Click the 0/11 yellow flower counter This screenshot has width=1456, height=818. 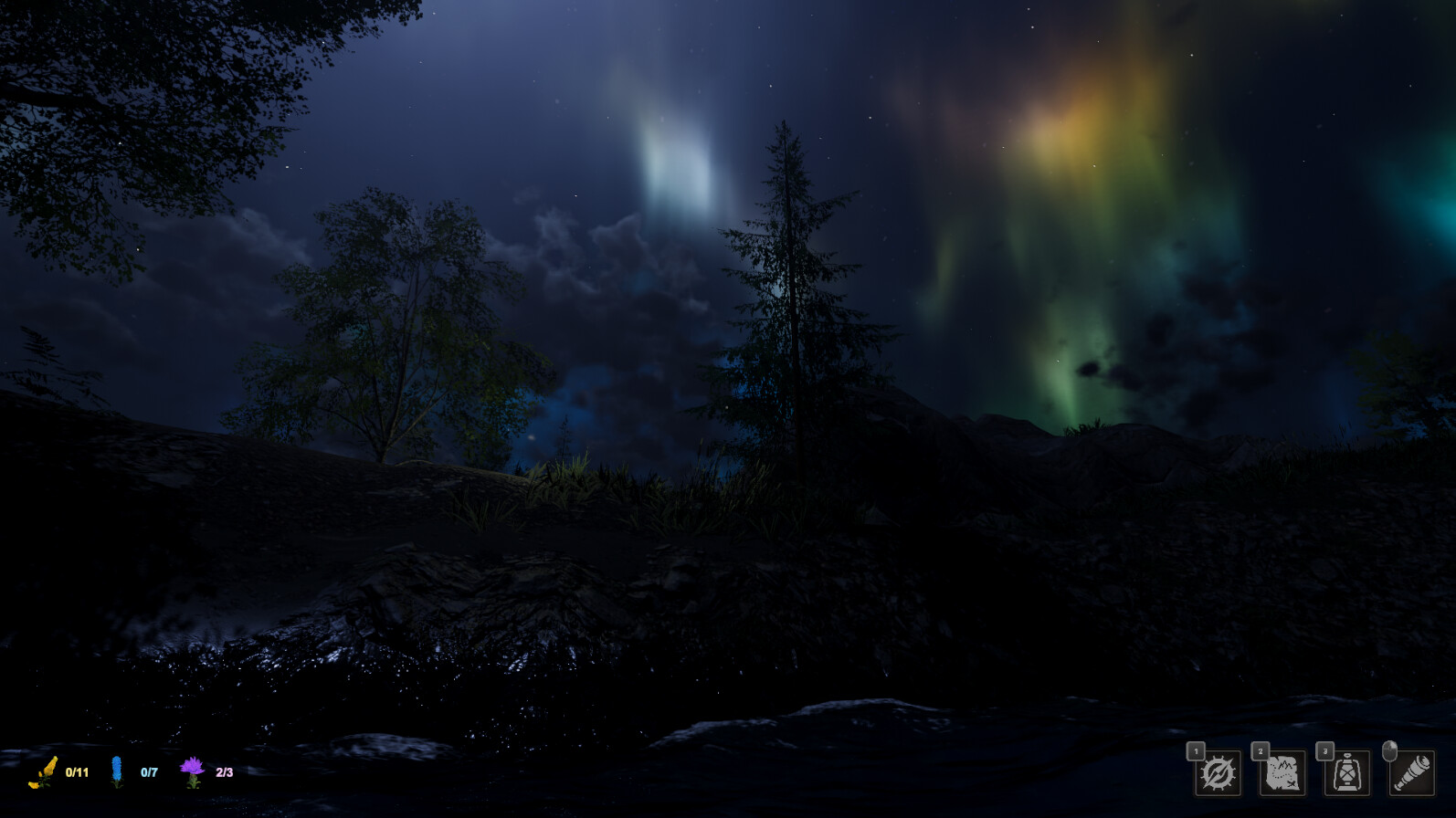[x=77, y=771]
